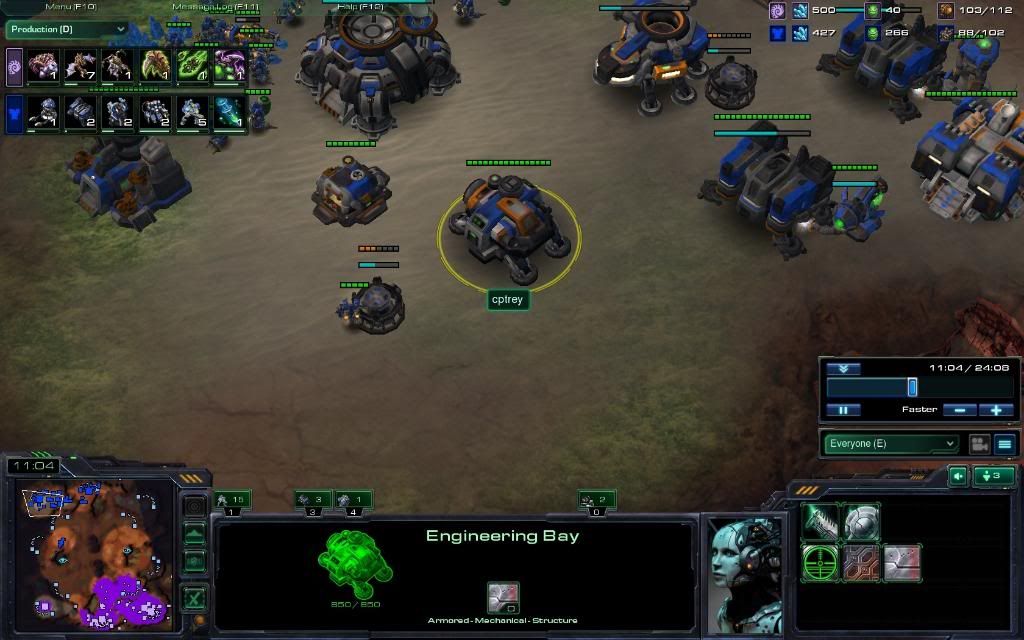This screenshot has height=640, width=1024.
Task: Toggle the replay camera button
Action: [979, 444]
